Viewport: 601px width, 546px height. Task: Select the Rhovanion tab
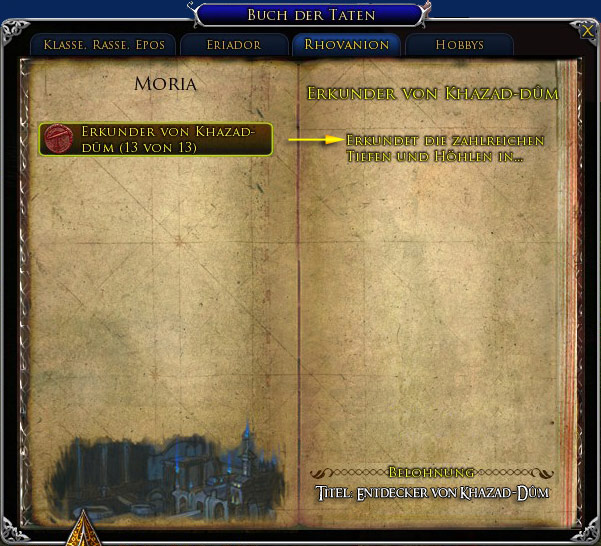[x=346, y=45]
